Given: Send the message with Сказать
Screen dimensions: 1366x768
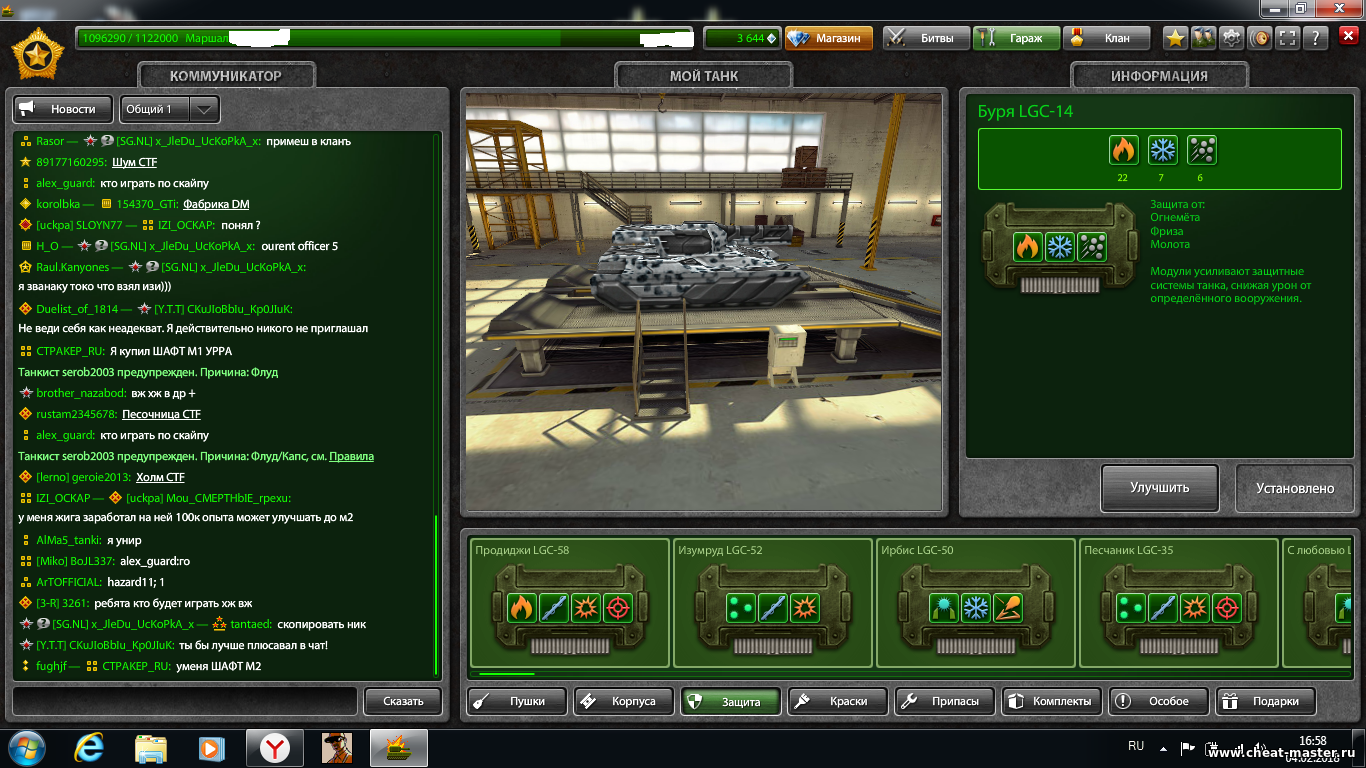Looking at the screenshot, I should point(403,701).
